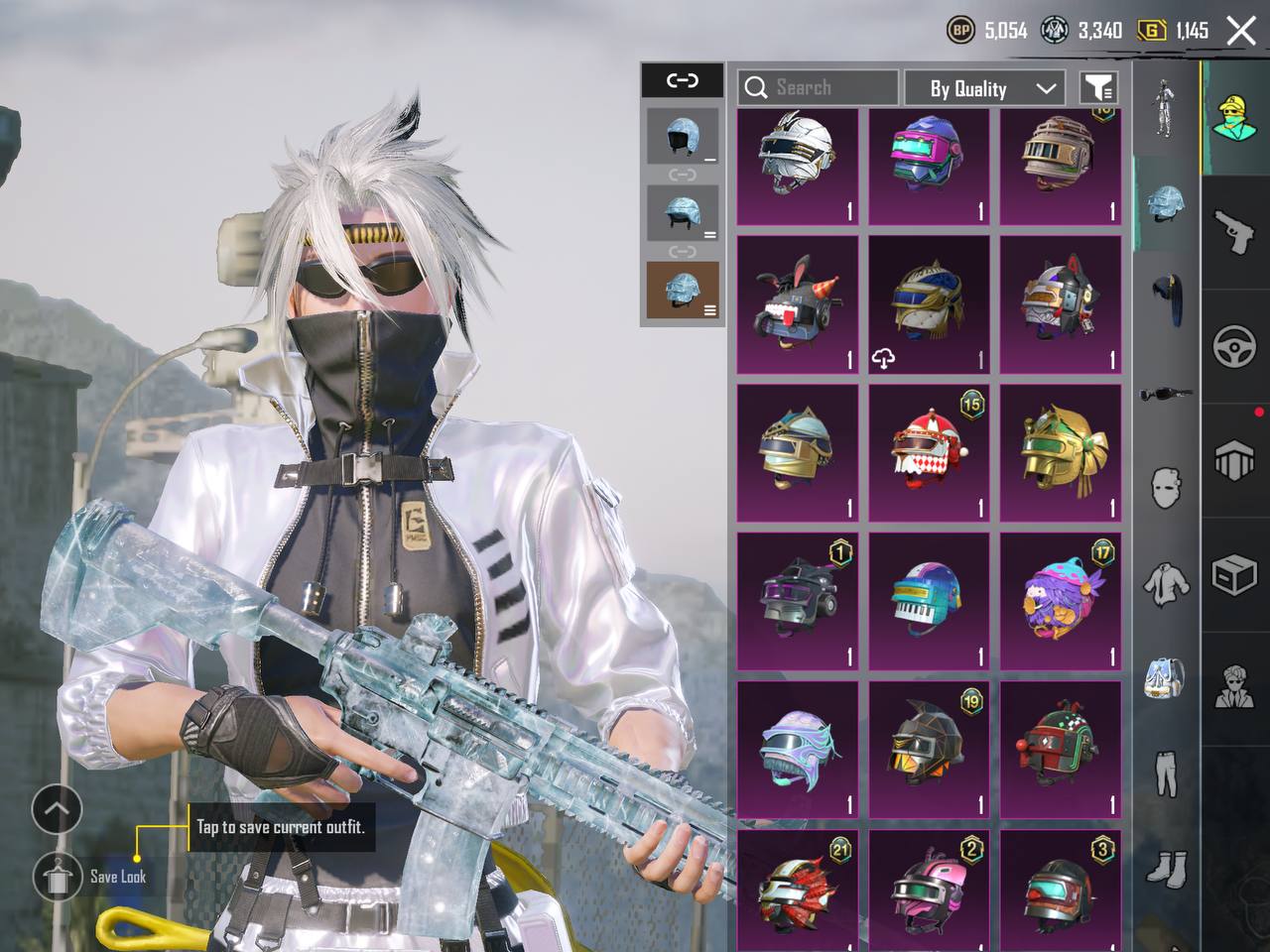The height and width of the screenshot is (952, 1270).
Task: Switch to the pistol weapons tab
Action: coord(1234,233)
